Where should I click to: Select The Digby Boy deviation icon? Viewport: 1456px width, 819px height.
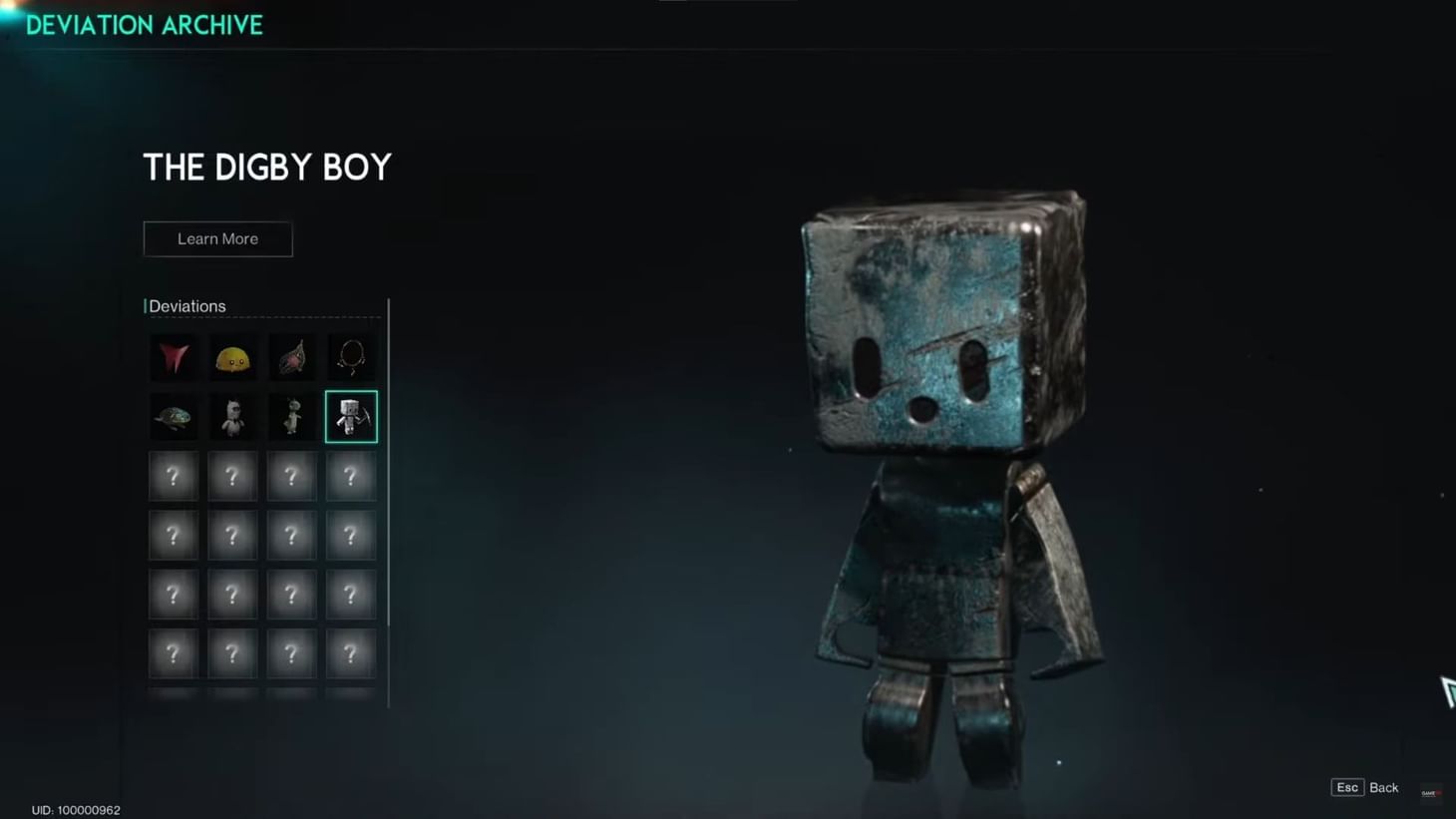coord(350,416)
